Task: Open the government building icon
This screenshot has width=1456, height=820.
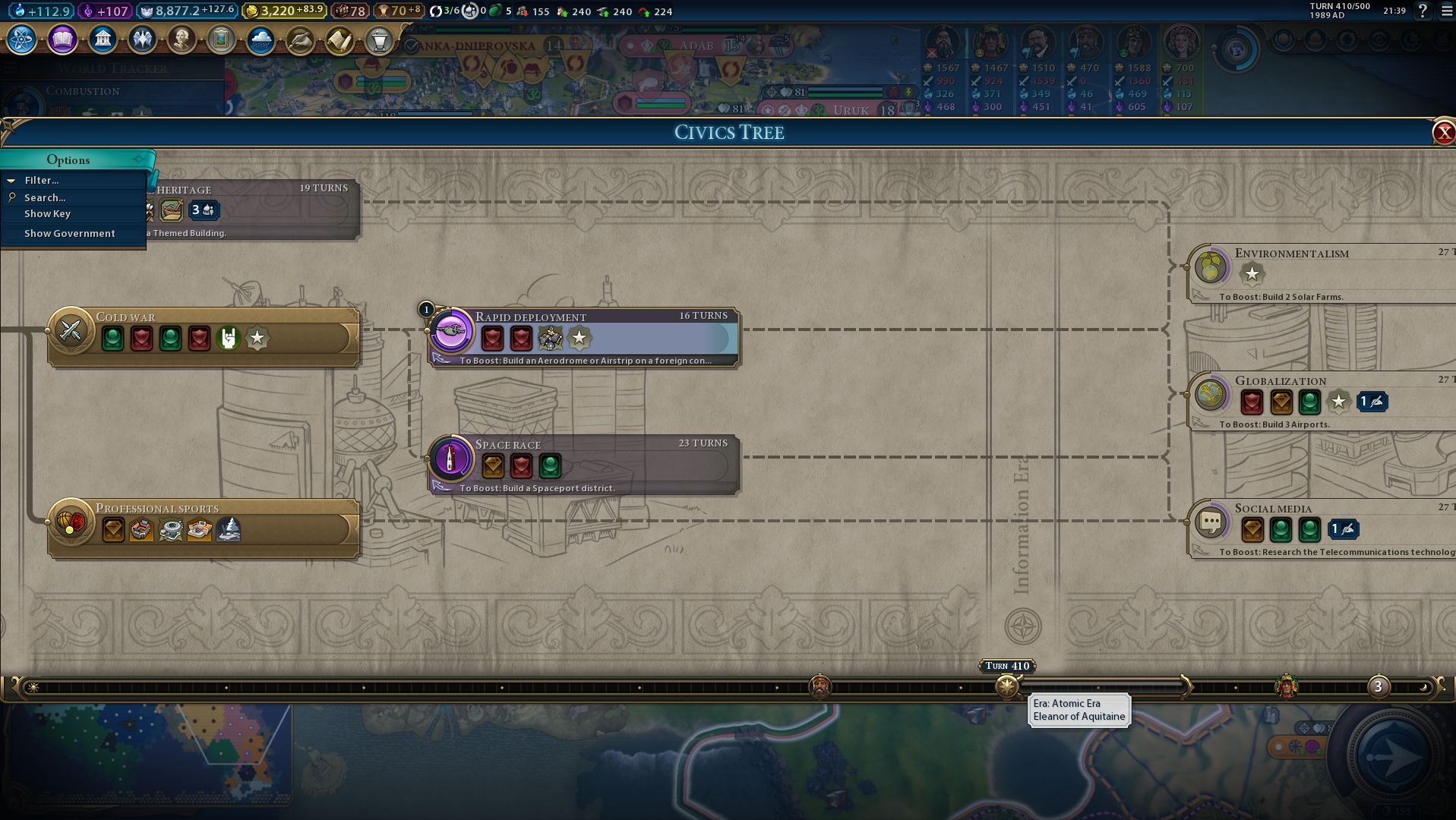Action: pyautogui.click(x=103, y=39)
